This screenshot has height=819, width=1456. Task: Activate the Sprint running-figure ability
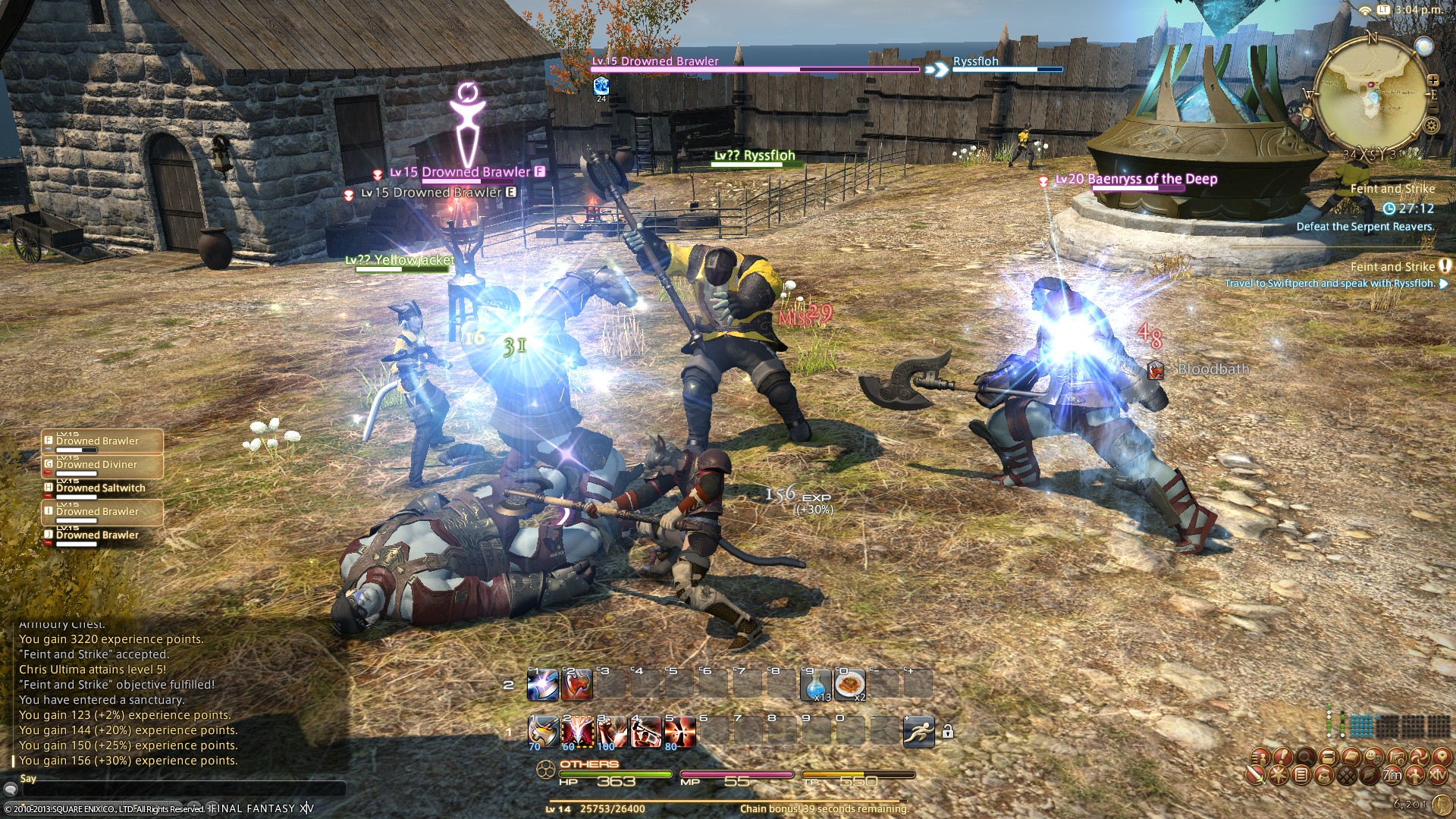coord(918,732)
